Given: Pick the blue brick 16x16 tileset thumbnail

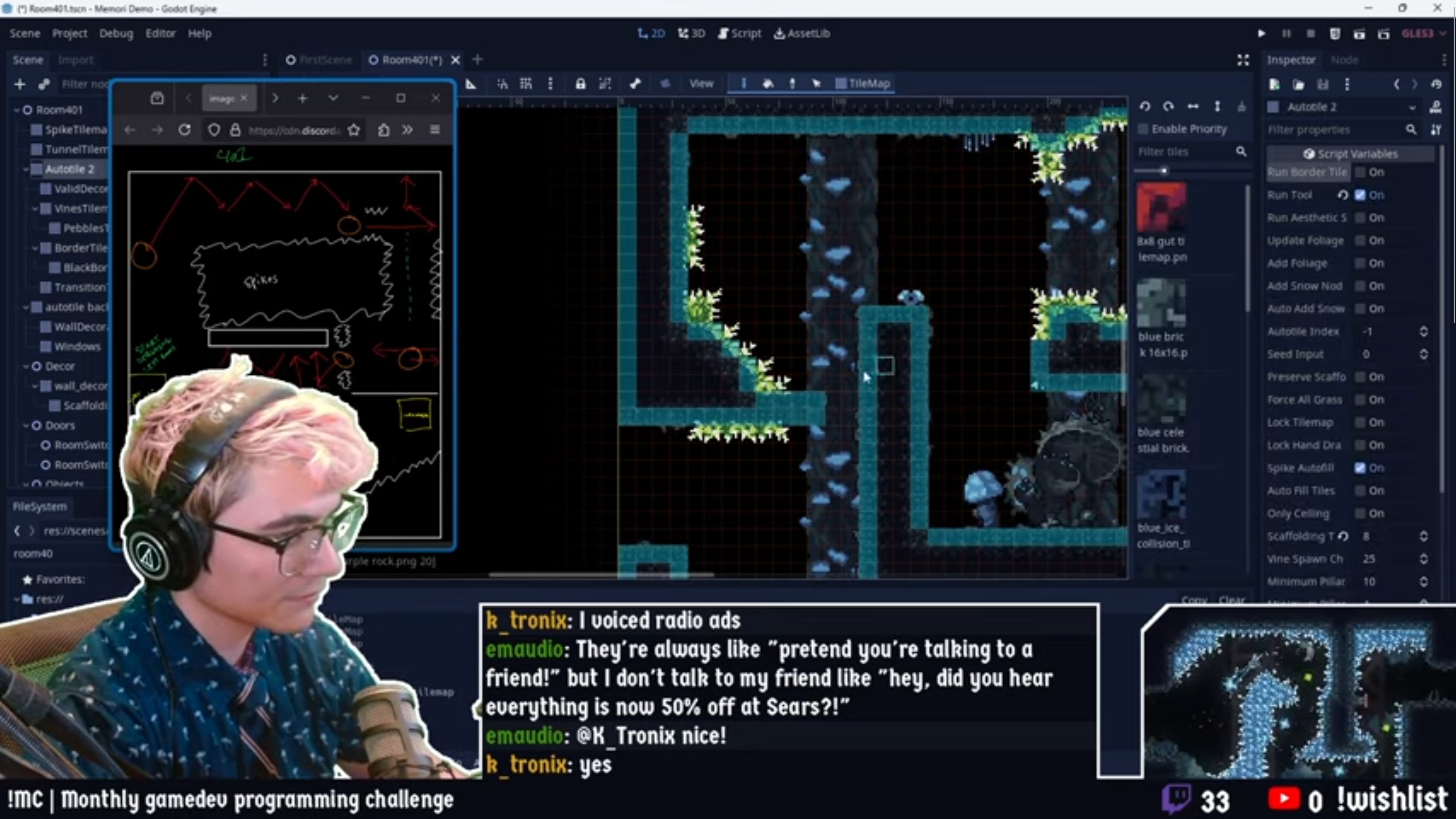Looking at the screenshot, I should coord(1161,303).
